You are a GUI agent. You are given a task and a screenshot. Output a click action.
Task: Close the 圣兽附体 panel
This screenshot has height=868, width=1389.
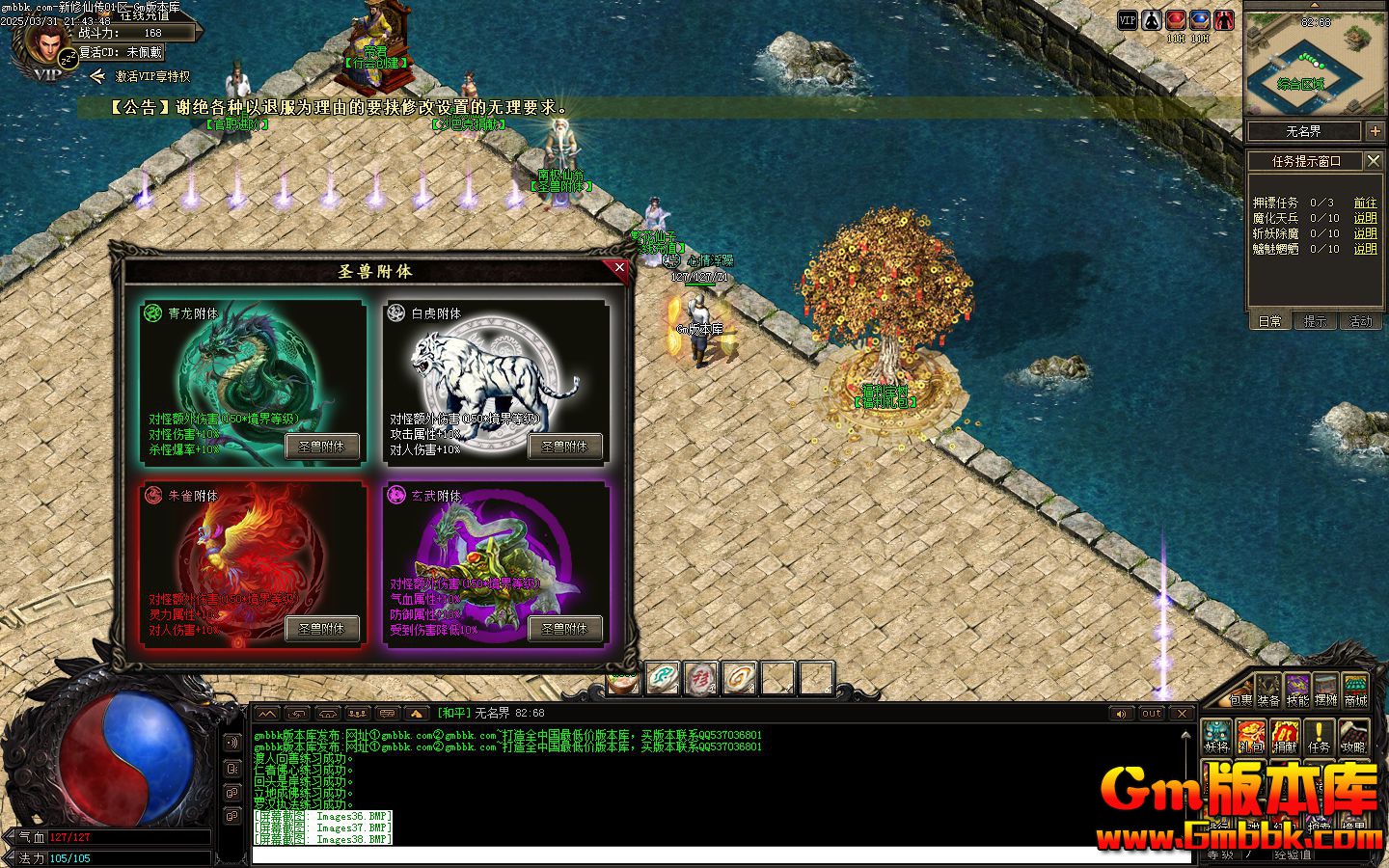coord(619,268)
